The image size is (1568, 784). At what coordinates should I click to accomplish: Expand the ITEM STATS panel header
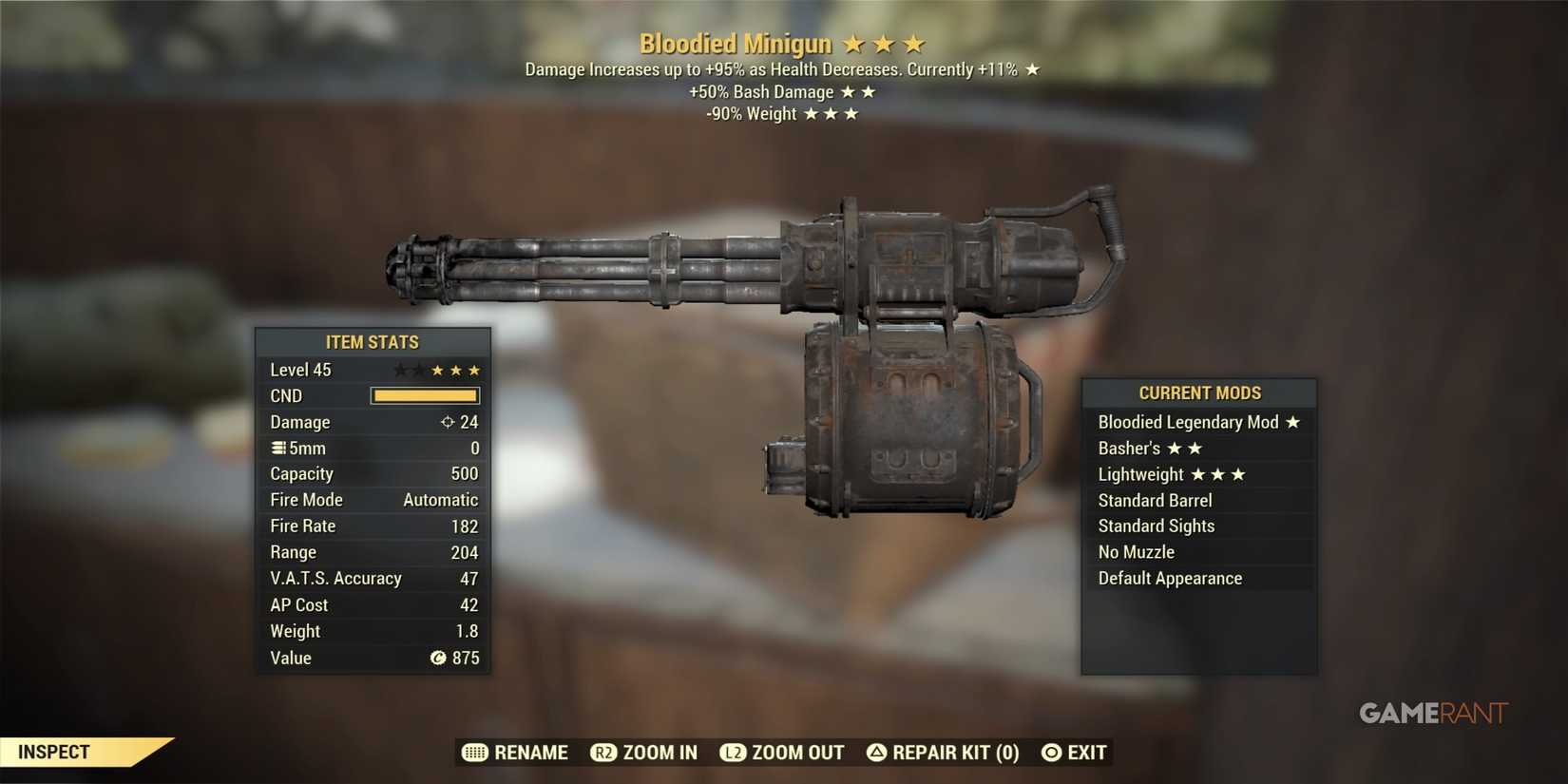(x=373, y=342)
